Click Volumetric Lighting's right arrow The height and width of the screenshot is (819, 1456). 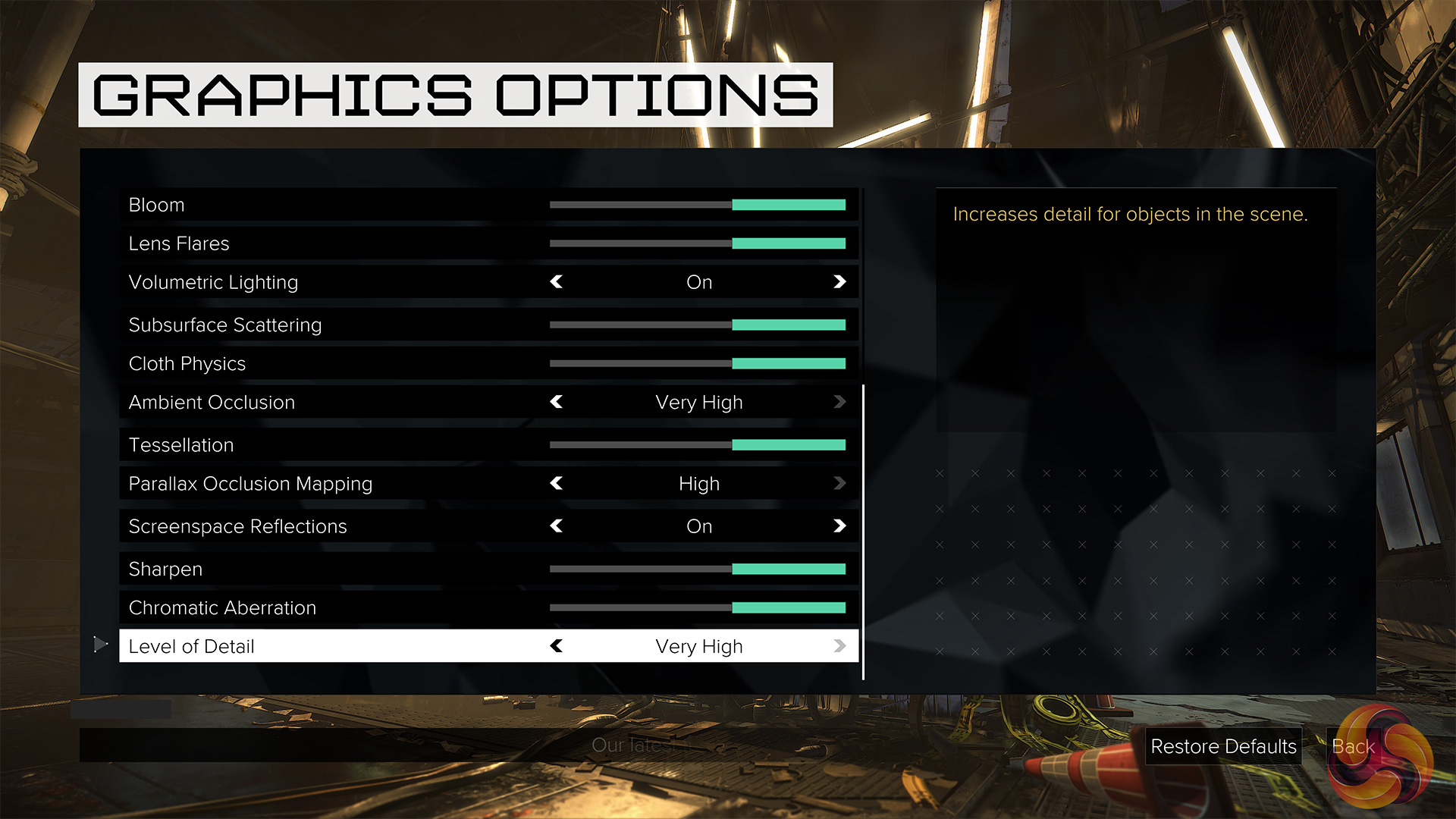pyautogui.click(x=839, y=282)
